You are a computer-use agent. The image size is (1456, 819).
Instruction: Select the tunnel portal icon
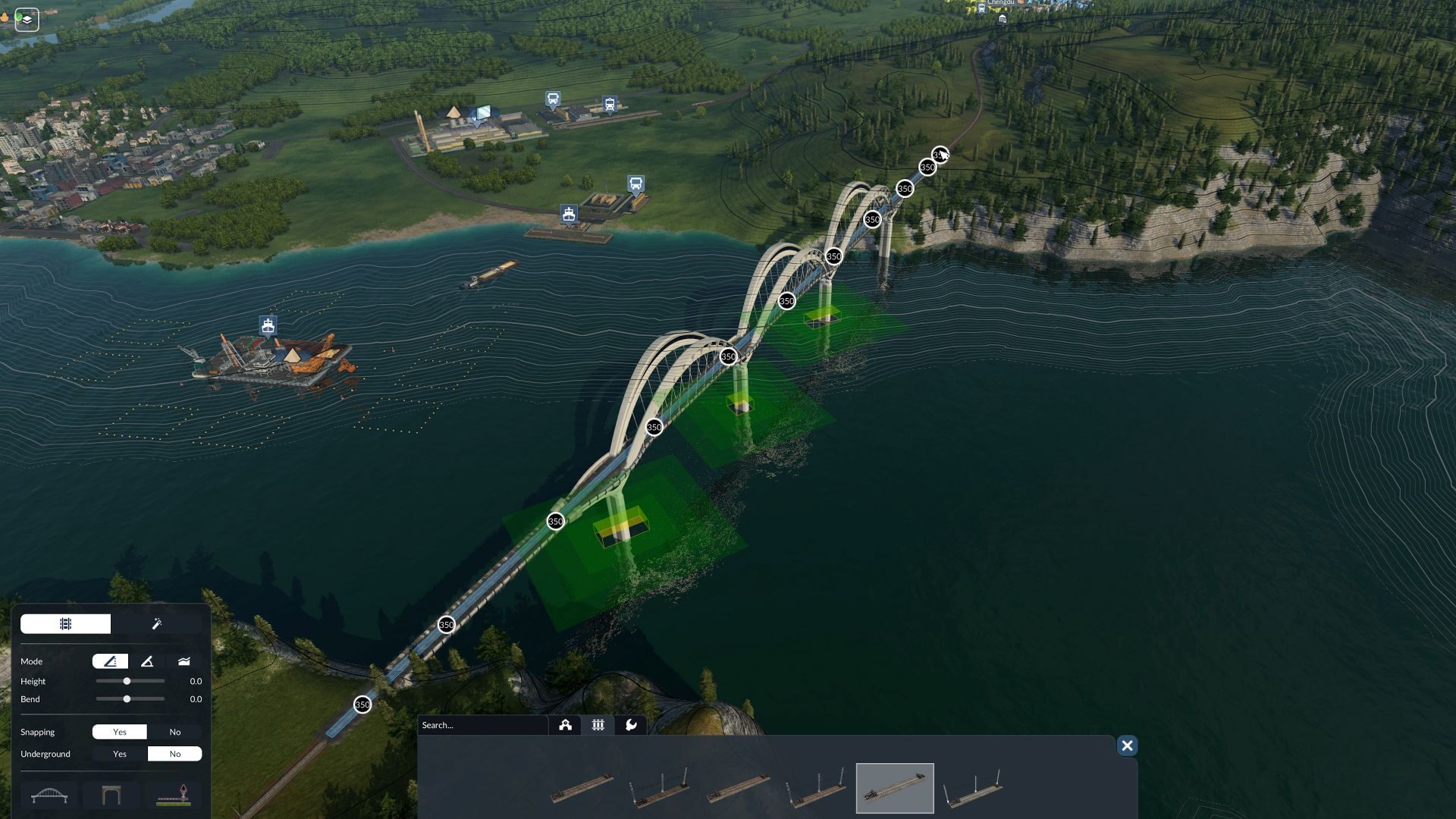tap(112, 795)
